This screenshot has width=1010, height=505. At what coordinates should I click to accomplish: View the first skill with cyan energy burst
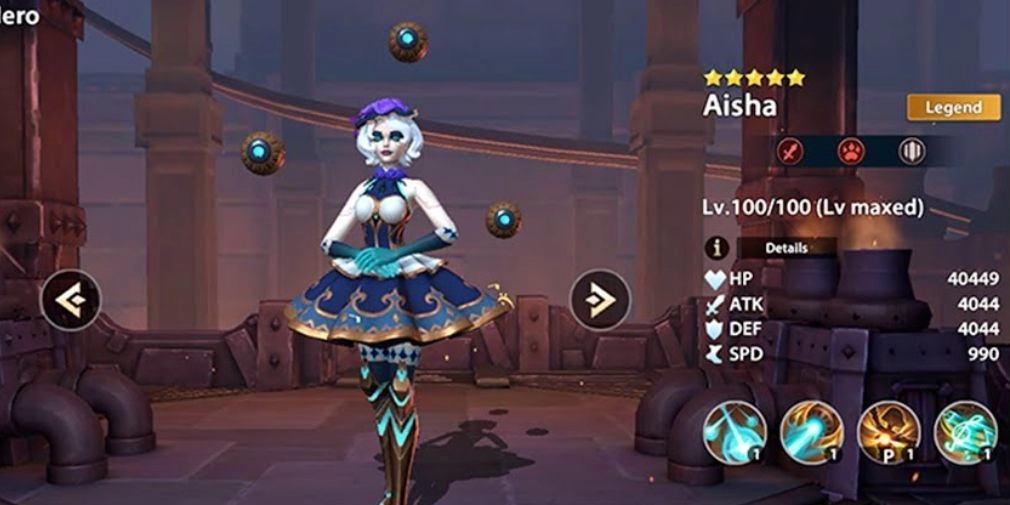[x=735, y=432]
